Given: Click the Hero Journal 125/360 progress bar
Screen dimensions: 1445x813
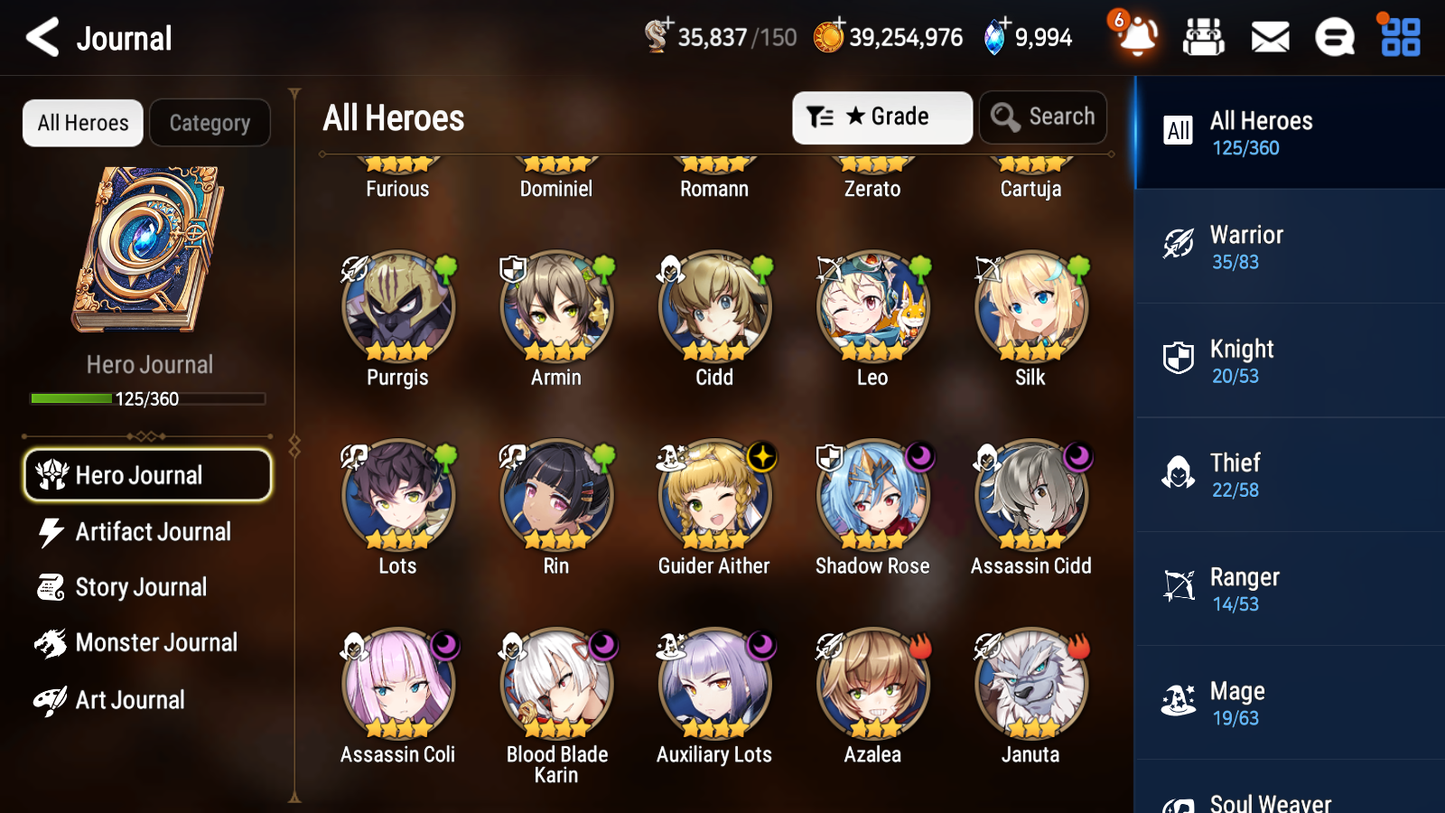Looking at the screenshot, I should click(150, 398).
